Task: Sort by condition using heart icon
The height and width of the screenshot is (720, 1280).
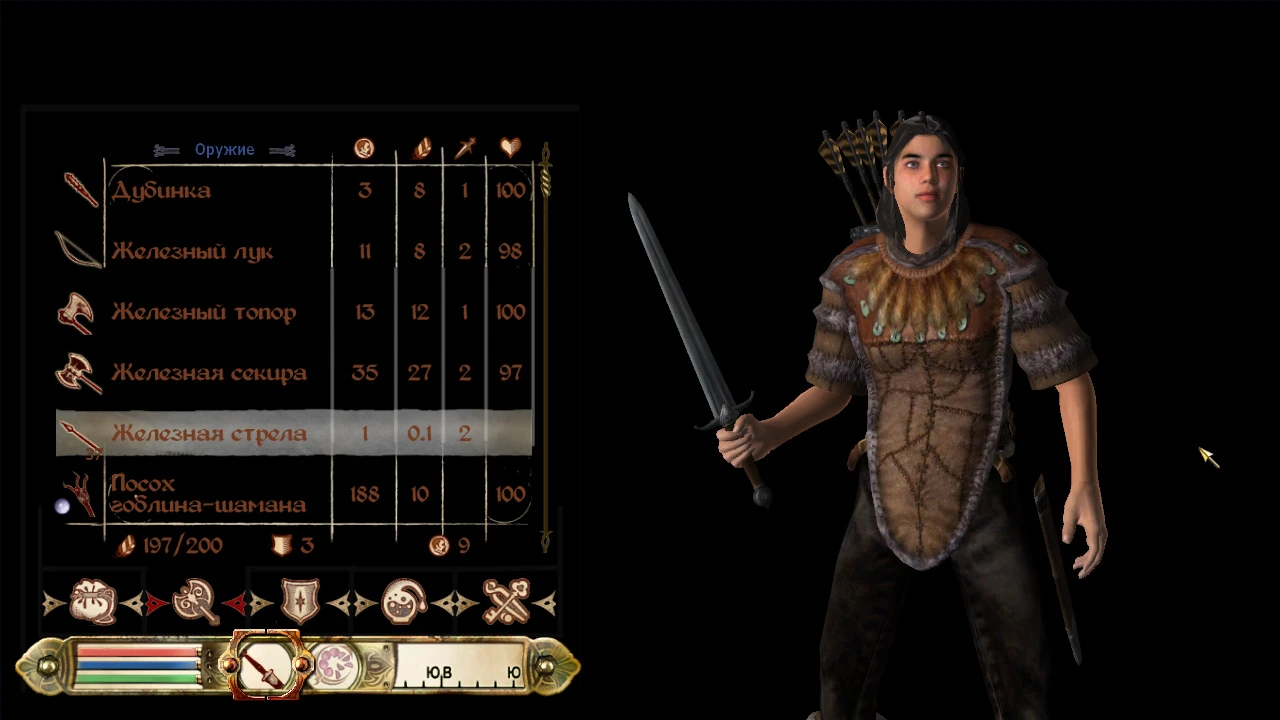Action: tap(510, 148)
